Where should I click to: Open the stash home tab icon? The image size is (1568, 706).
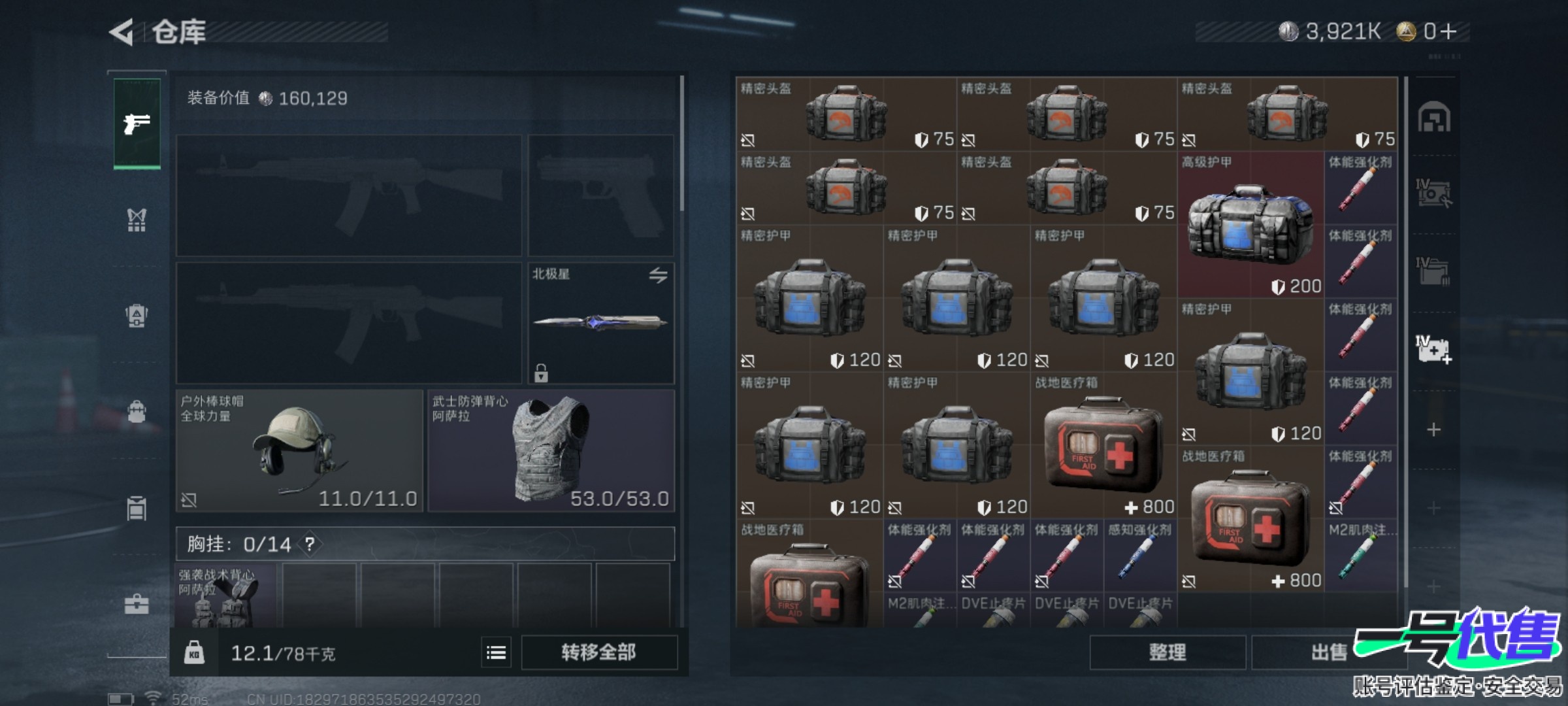(x=1434, y=118)
